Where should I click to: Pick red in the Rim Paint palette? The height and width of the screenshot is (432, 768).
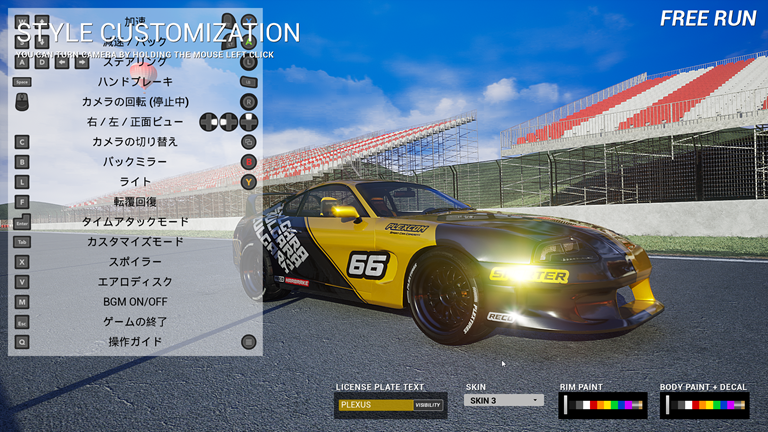click(594, 405)
